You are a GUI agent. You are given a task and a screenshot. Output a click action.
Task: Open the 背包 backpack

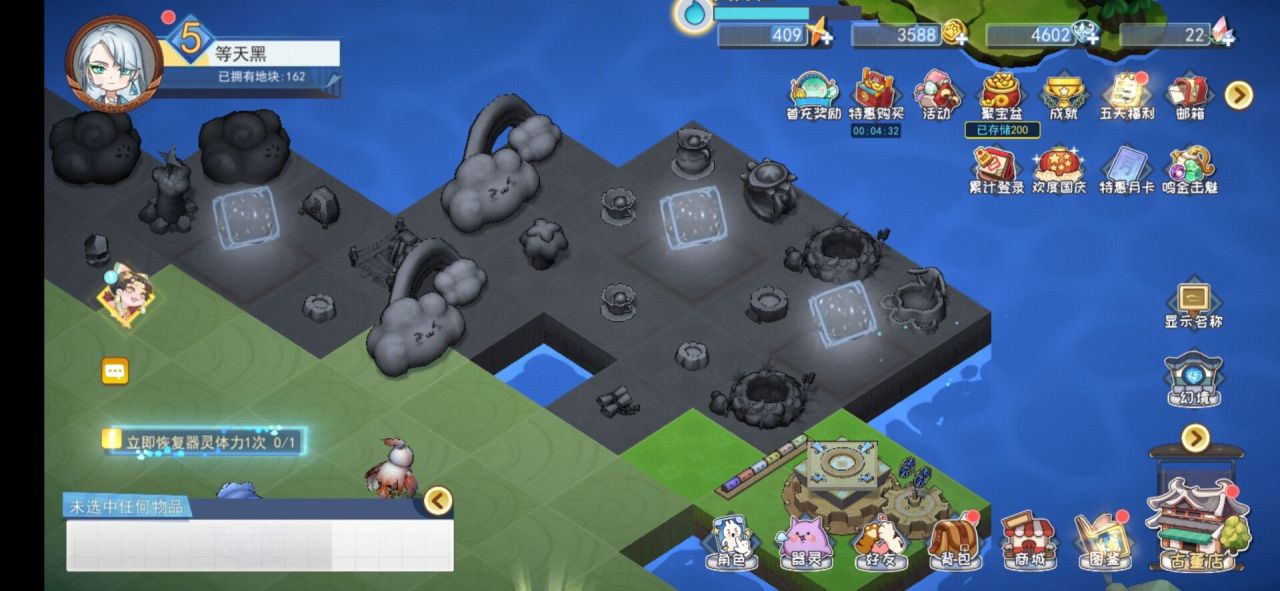pyautogui.click(x=954, y=541)
